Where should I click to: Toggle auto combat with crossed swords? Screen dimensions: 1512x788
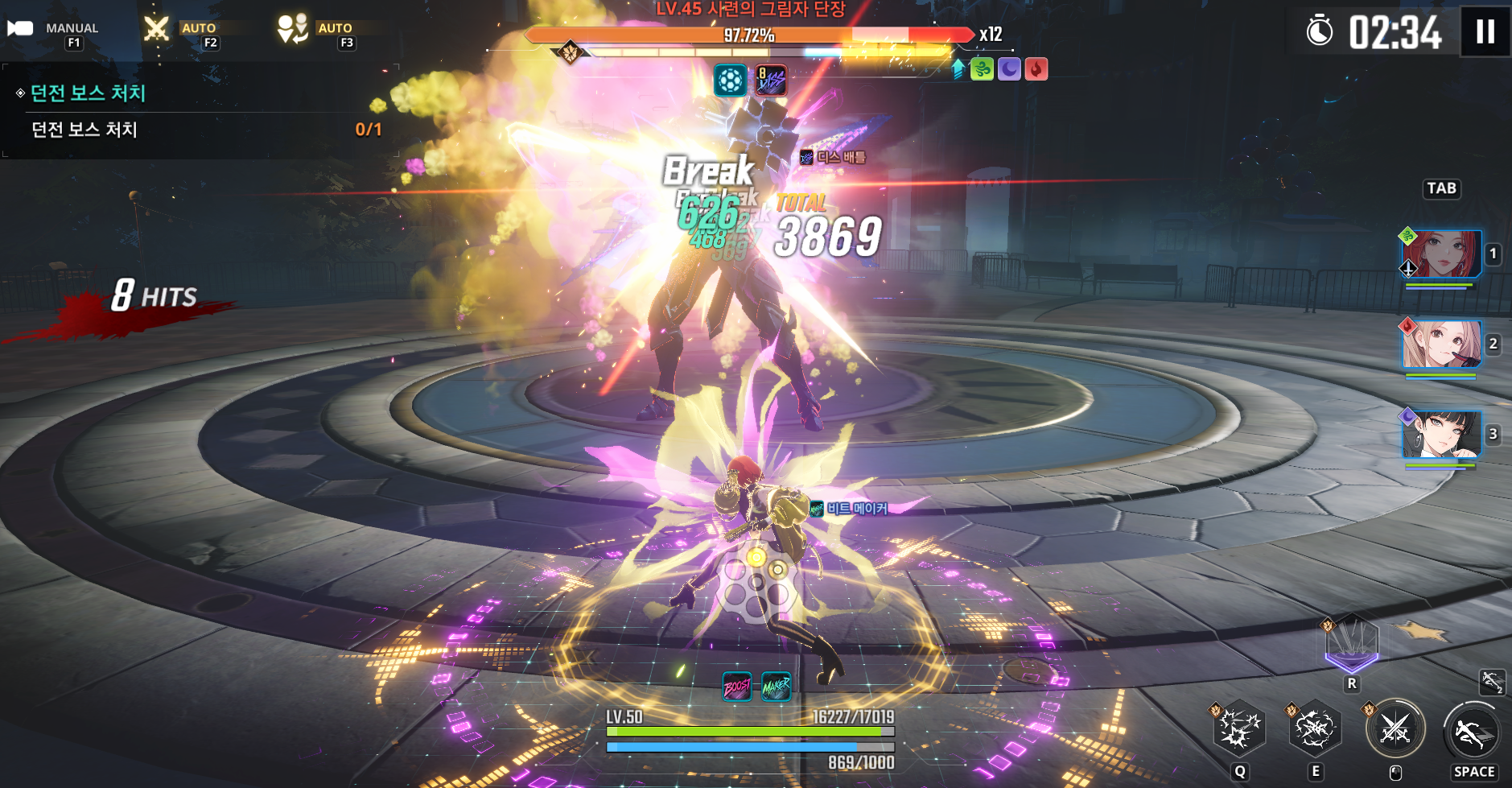point(158,30)
